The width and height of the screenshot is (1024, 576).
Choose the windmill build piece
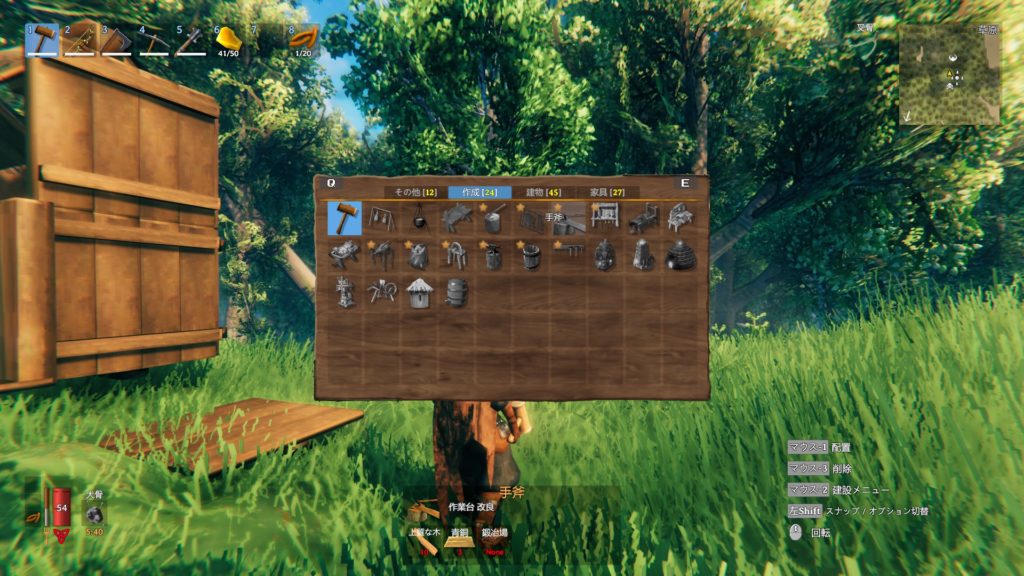pos(345,292)
